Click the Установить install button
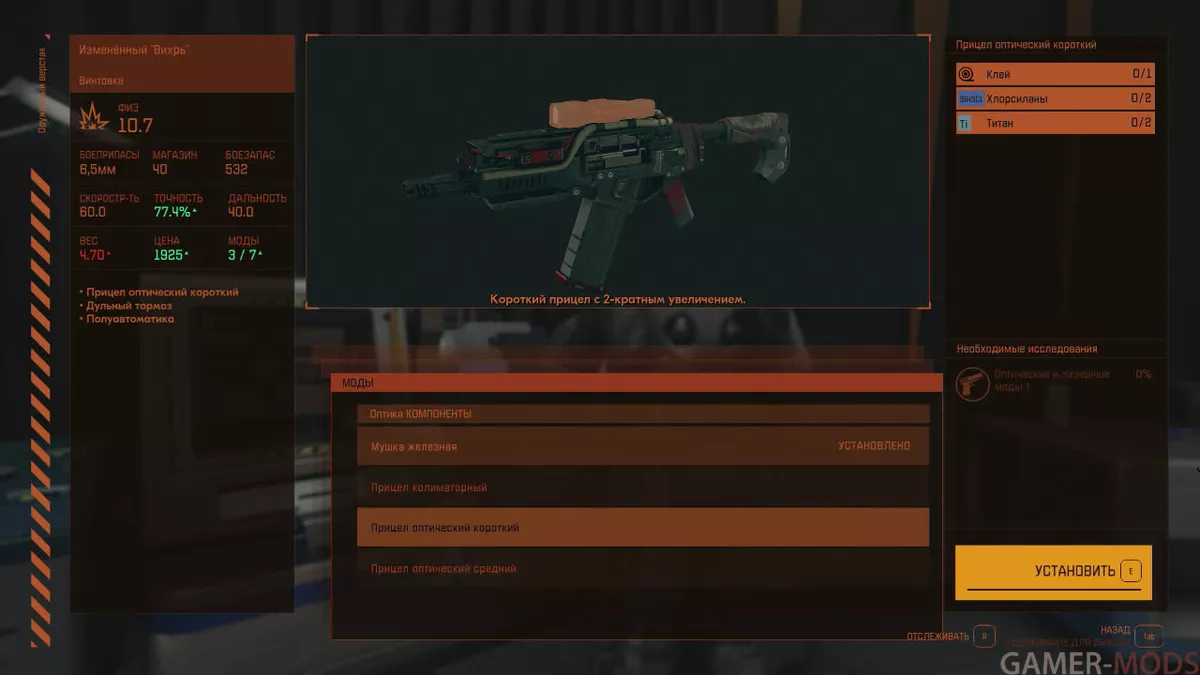 pyautogui.click(x=1053, y=572)
